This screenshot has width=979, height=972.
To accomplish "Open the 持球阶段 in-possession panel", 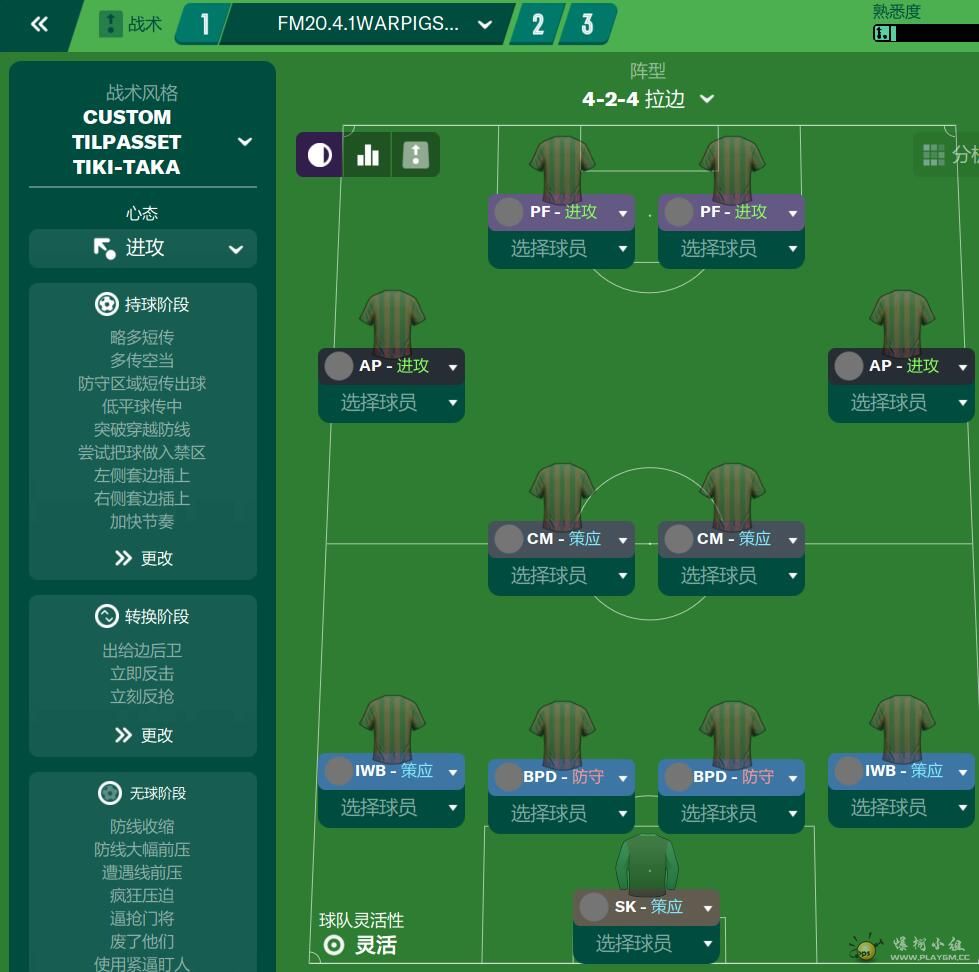I will click(x=143, y=304).
